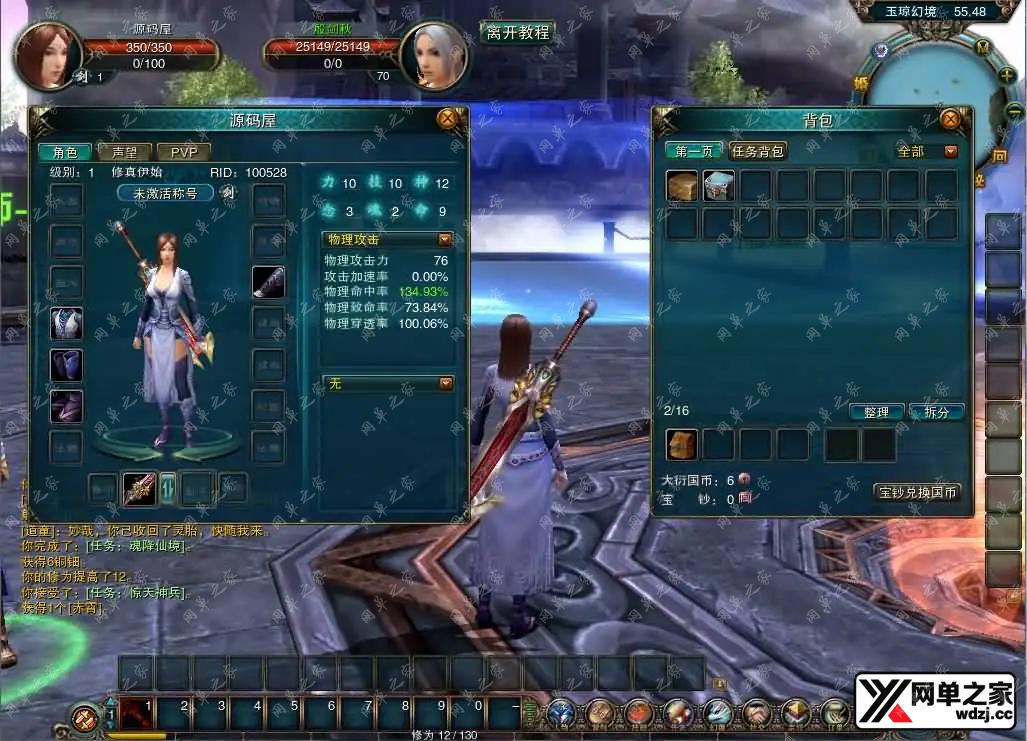The height and width of the screenshot is (741, 1027).
Task: Select the silver box item in backpack
Action: [x=719, y=186]
